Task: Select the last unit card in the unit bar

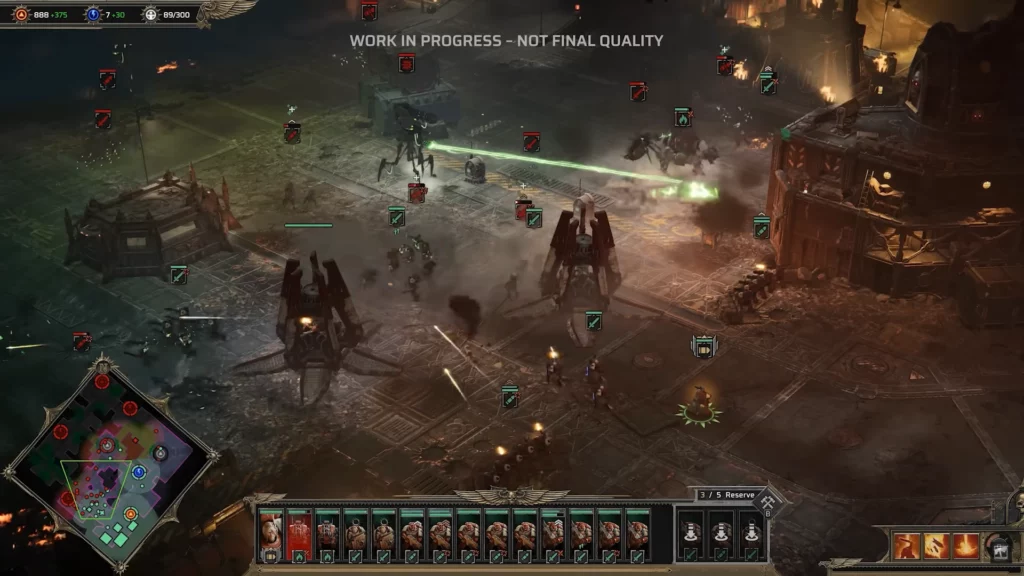Action: [x=637, y=533]
